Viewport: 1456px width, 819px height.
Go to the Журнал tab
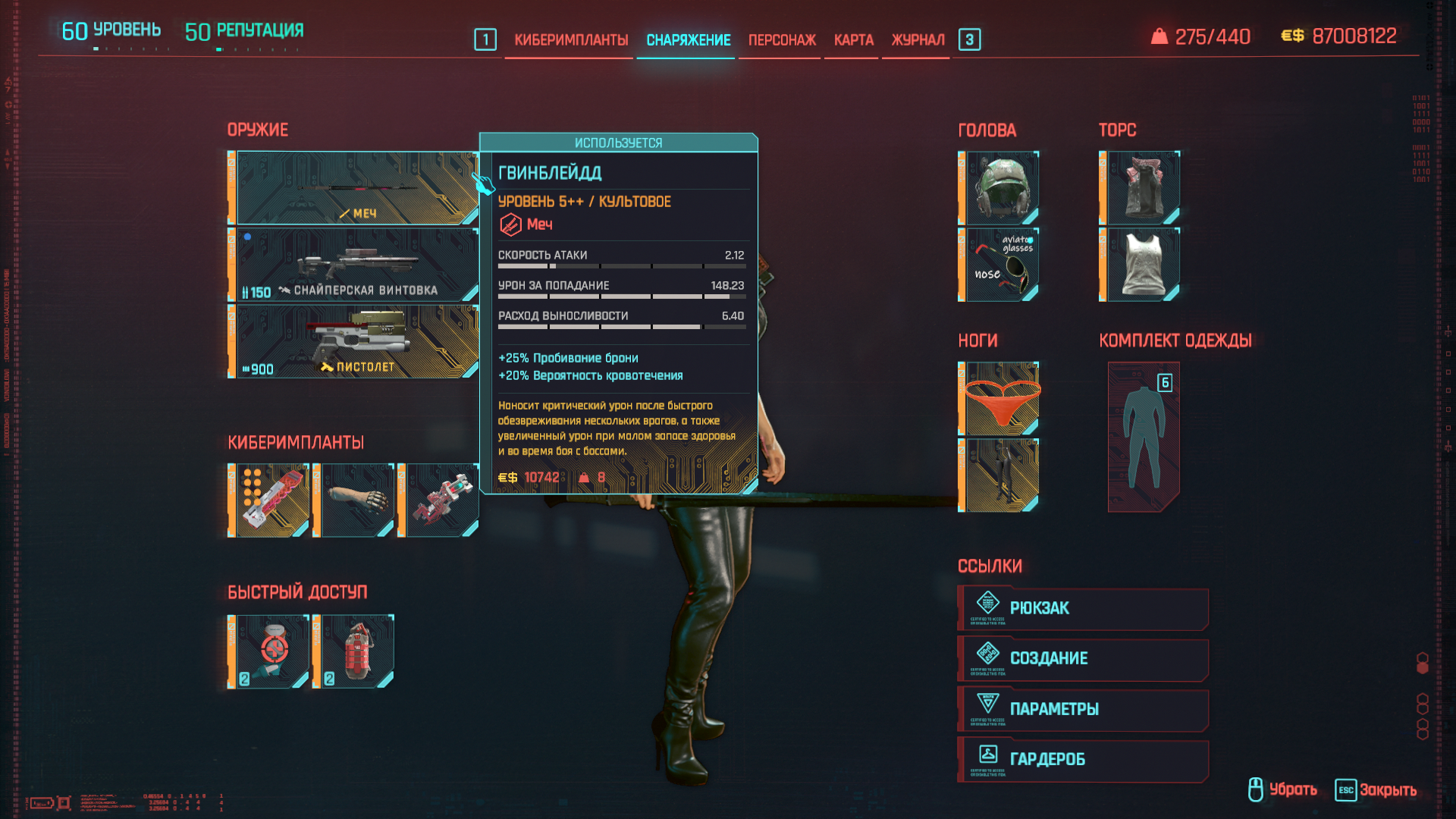click(x=918, y=40)
